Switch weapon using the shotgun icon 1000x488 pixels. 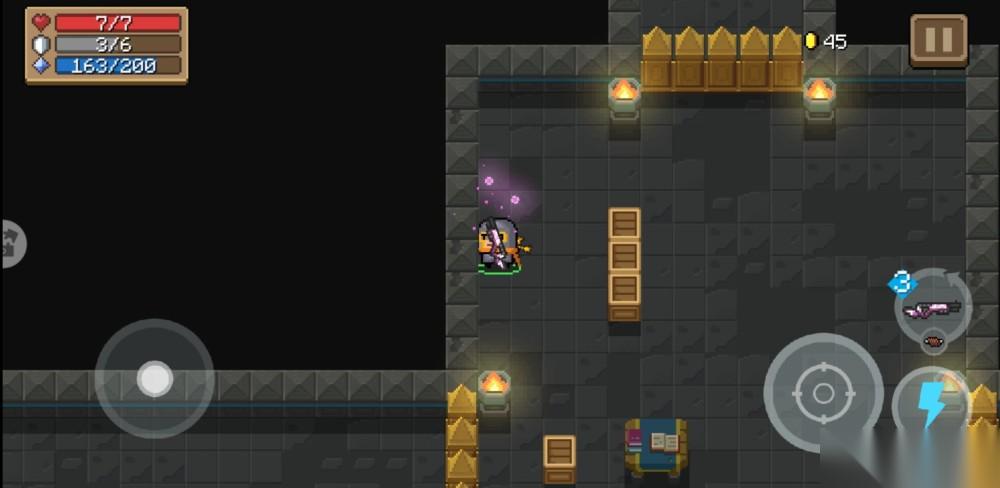point(932,309)
